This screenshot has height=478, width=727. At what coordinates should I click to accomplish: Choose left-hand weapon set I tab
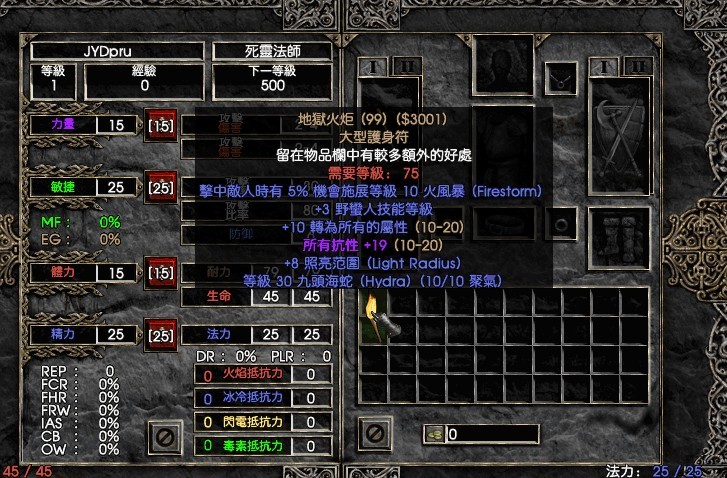(x=373, y=67)
